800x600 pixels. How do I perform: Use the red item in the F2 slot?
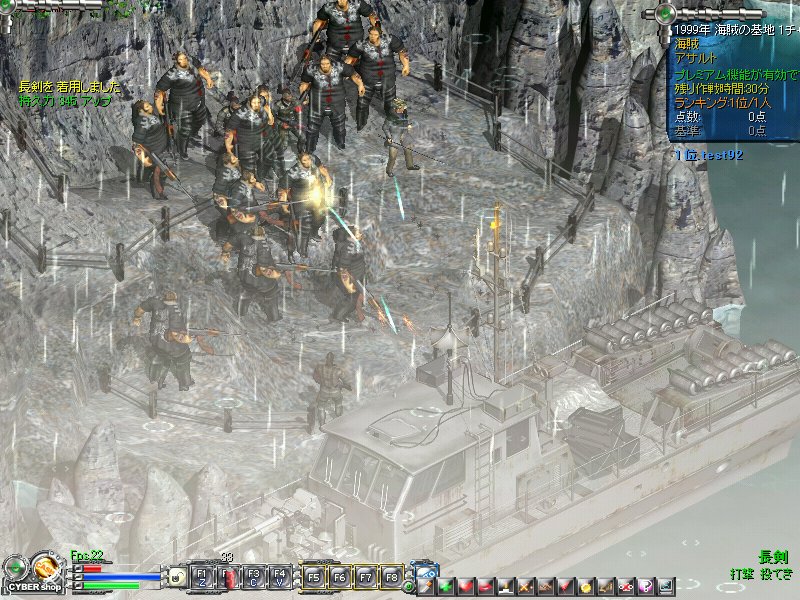(228, 577)
